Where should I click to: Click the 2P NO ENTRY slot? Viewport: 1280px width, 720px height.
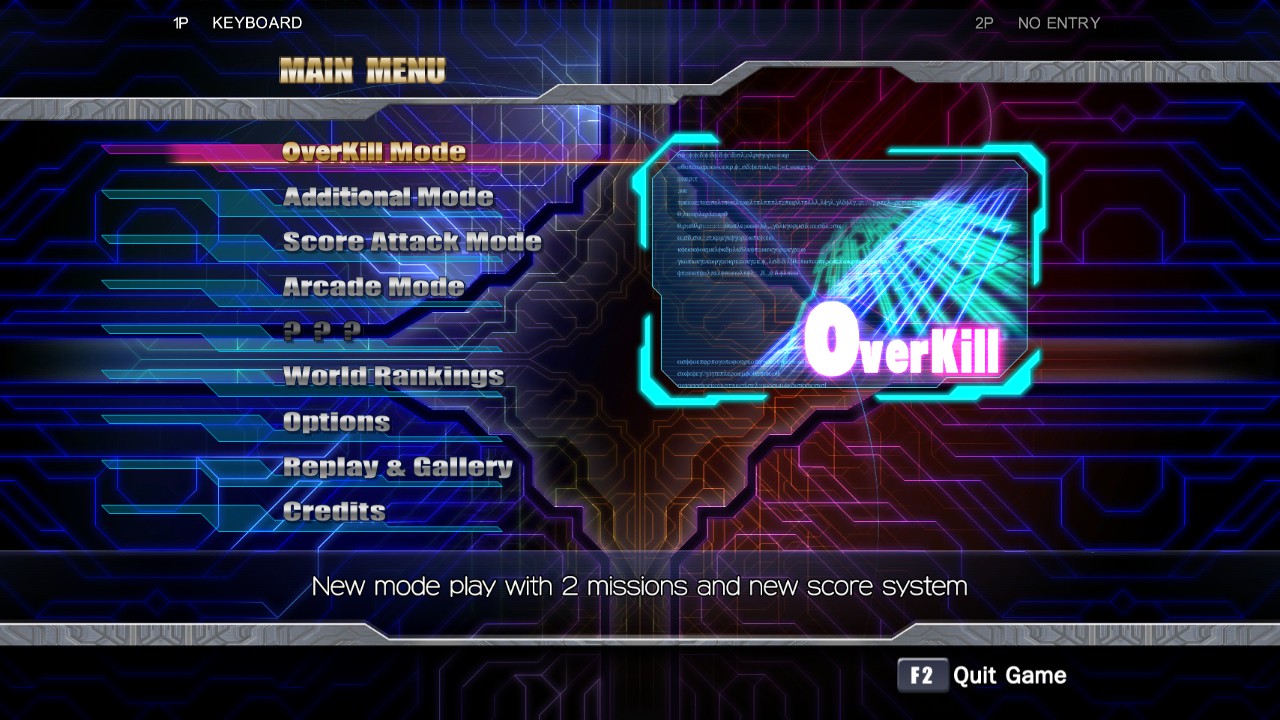1038,23
